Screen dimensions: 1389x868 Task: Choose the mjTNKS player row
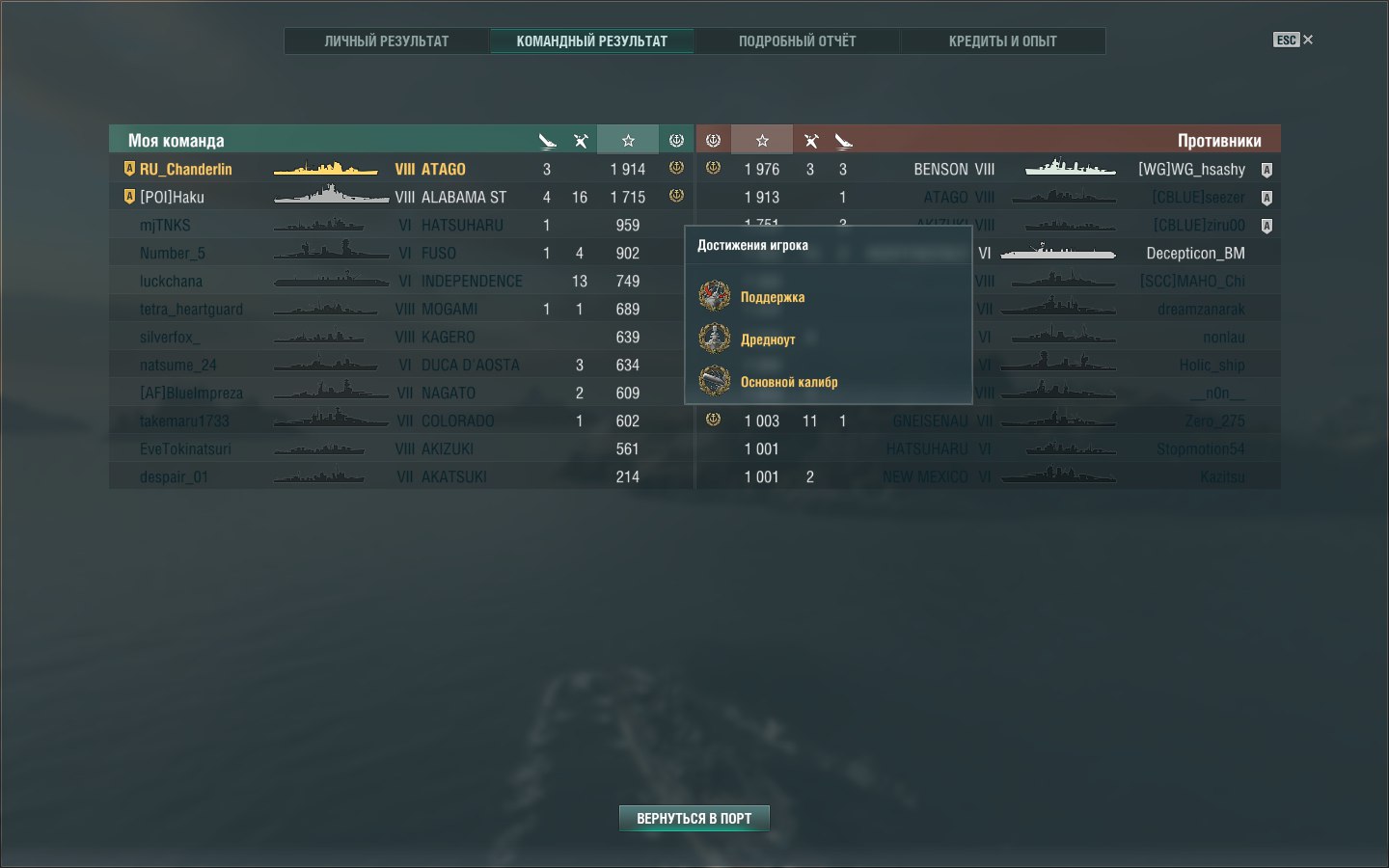pyautogui.click(x=165, y=225)
